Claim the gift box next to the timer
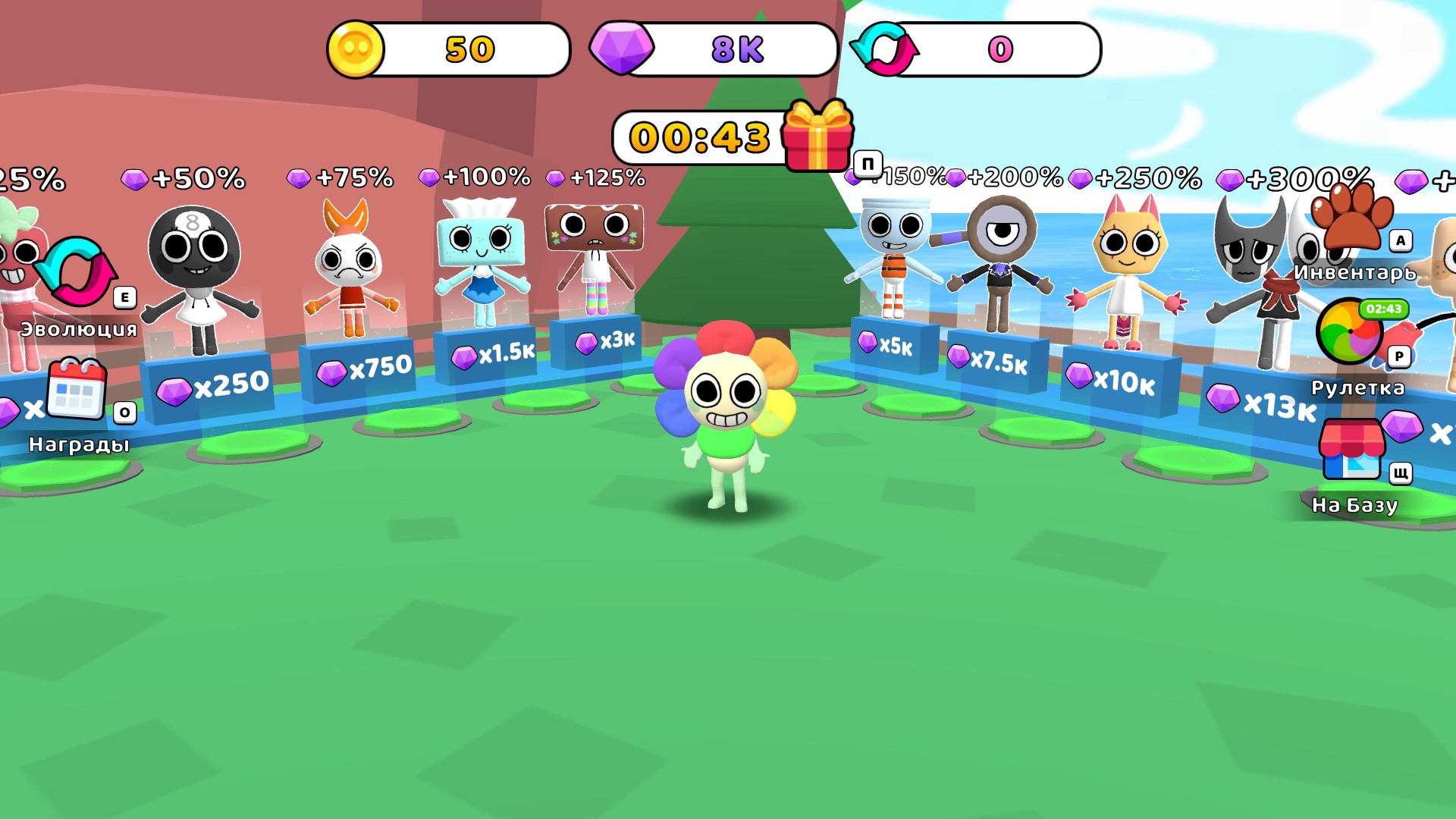This screenshot has height=819, width=1456. click(x=819, y=138)
